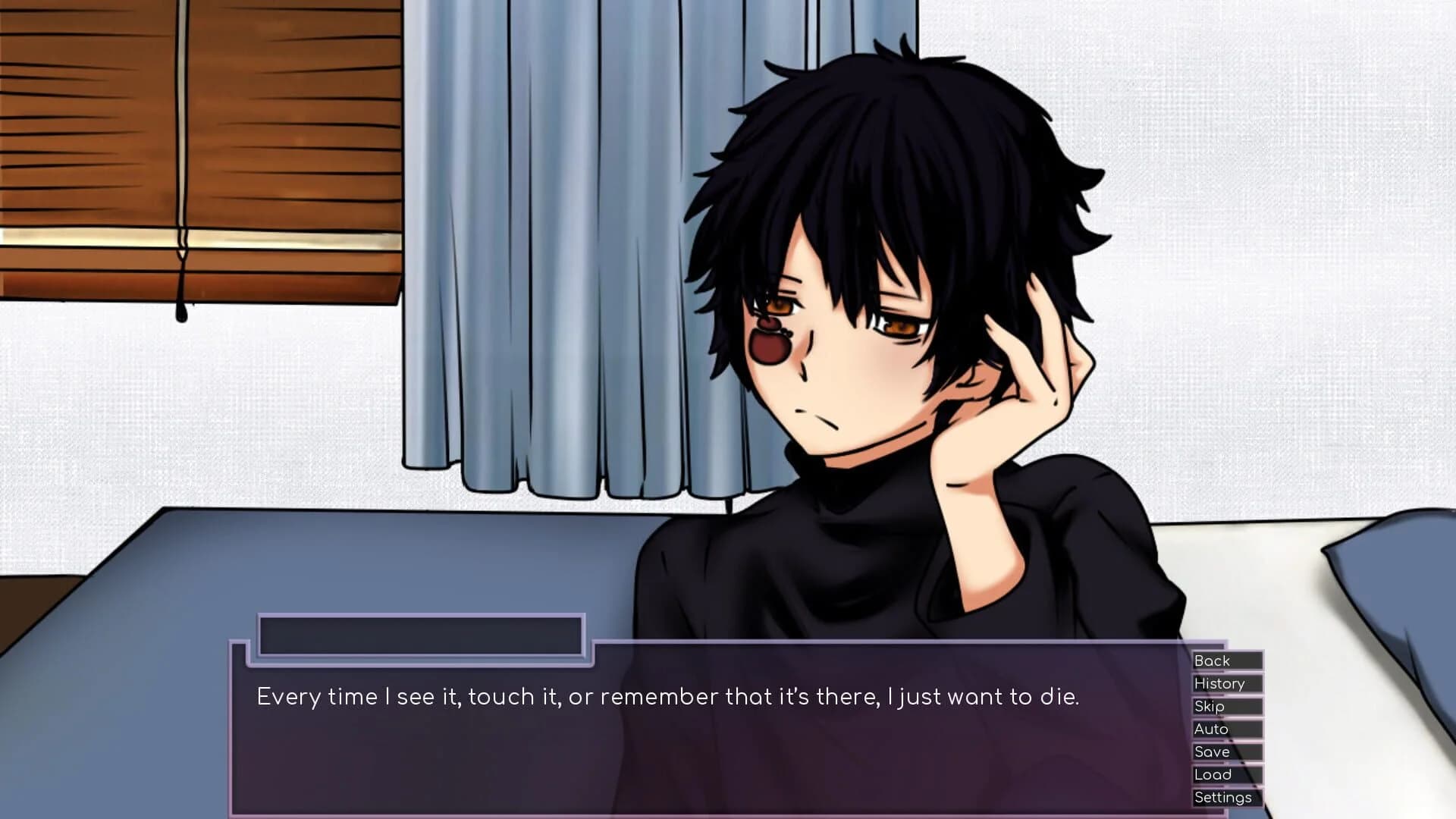
Task: Click the black-haired character sprite
Action: point(872,303)
